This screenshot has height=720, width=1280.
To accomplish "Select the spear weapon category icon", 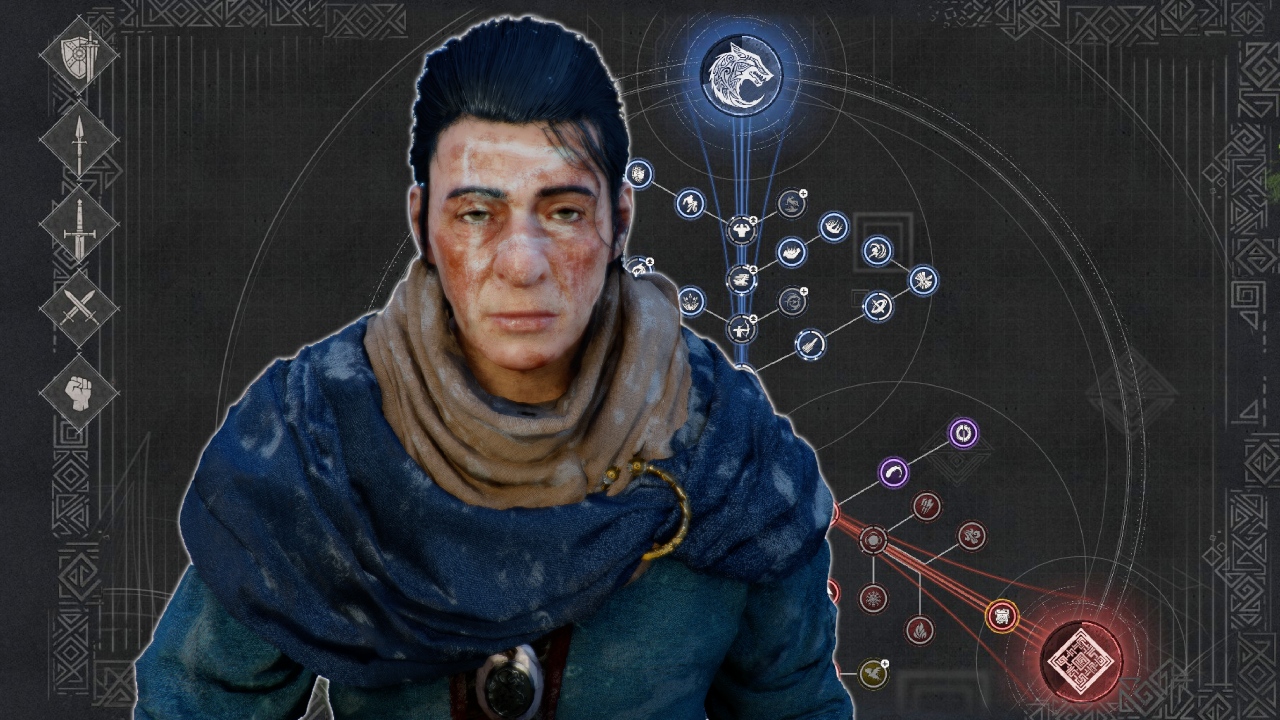I will (x=78, y=142).
